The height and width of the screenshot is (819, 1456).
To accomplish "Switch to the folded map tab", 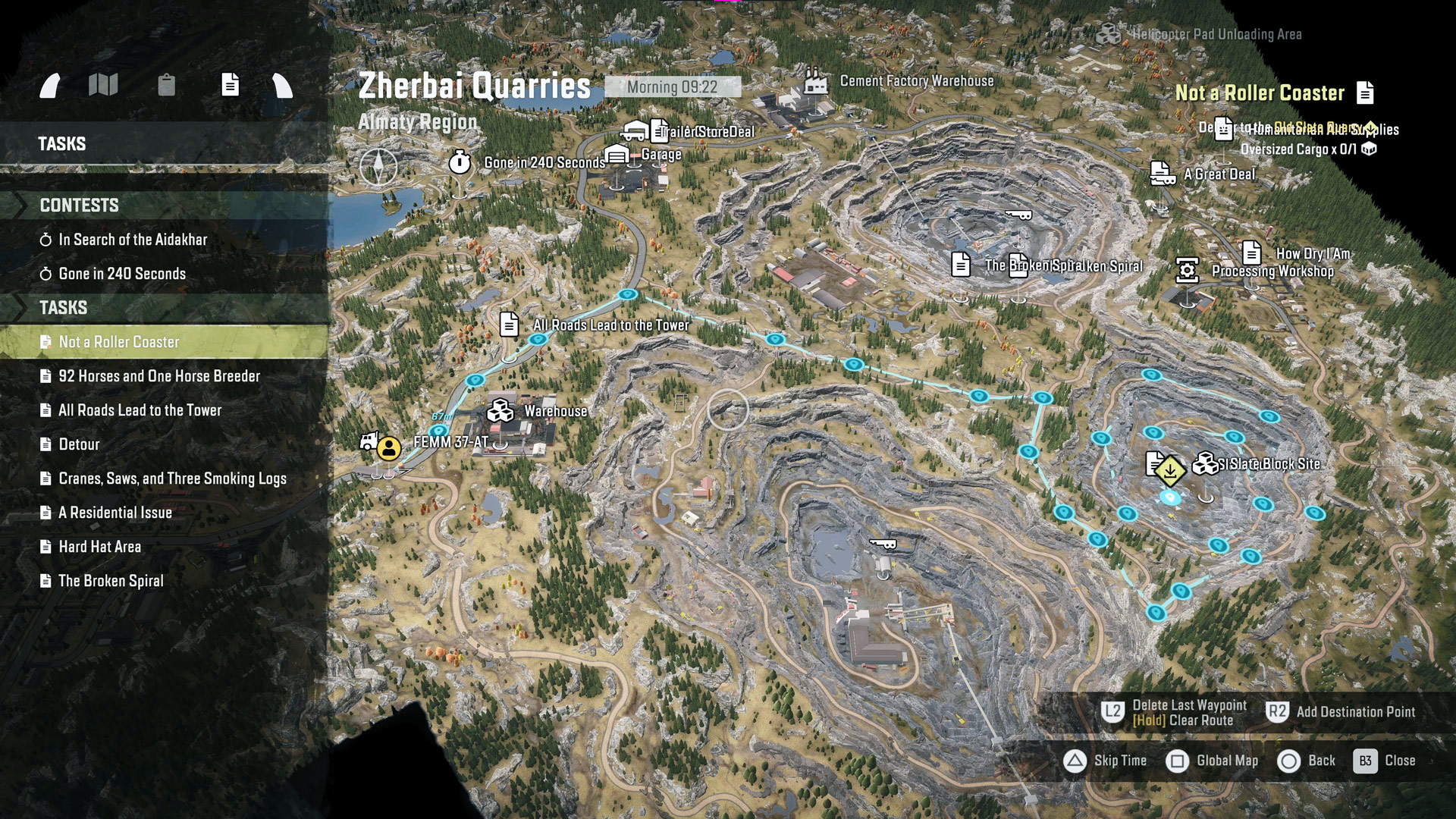I will [x=103, y=85].
